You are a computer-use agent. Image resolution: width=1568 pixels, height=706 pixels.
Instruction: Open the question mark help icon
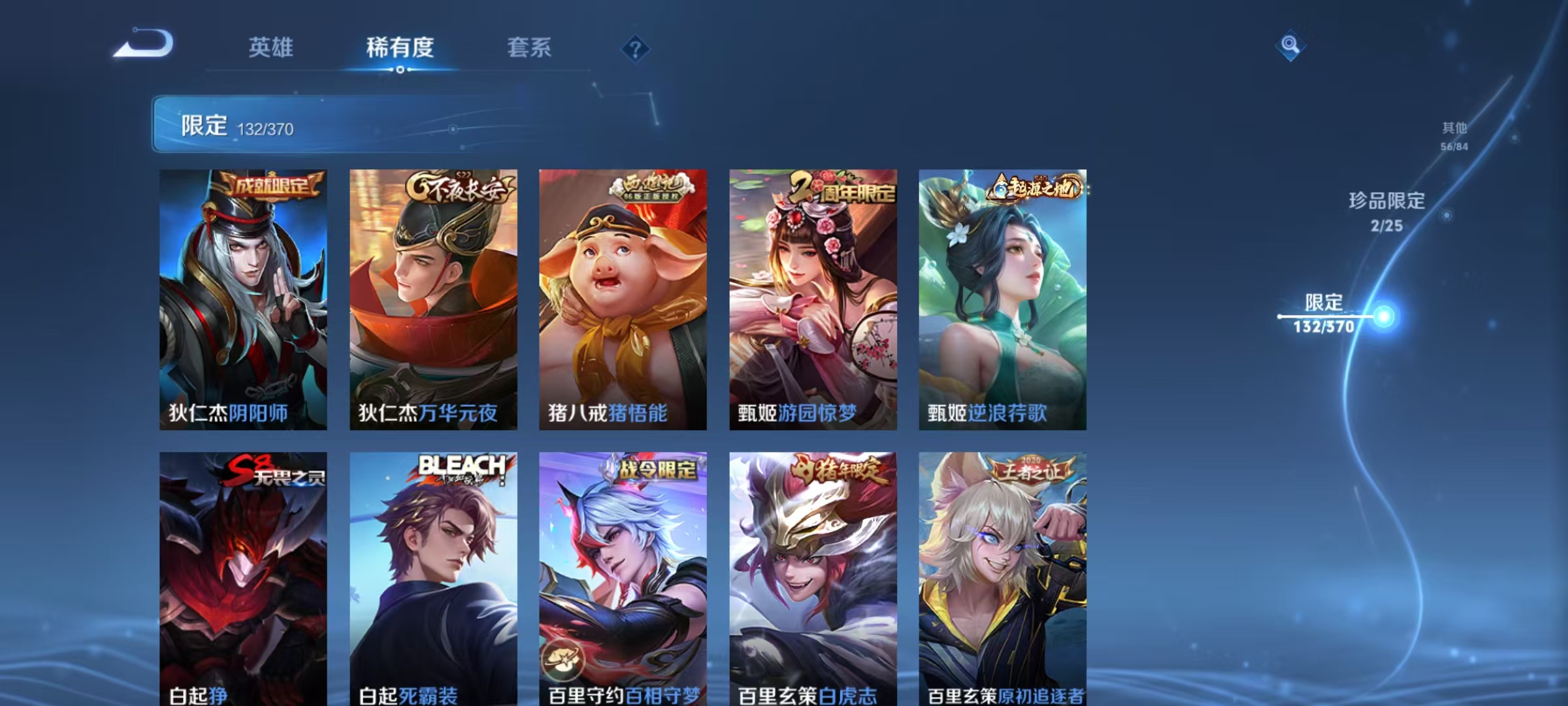pyautogui.click(x=637, y=50)
